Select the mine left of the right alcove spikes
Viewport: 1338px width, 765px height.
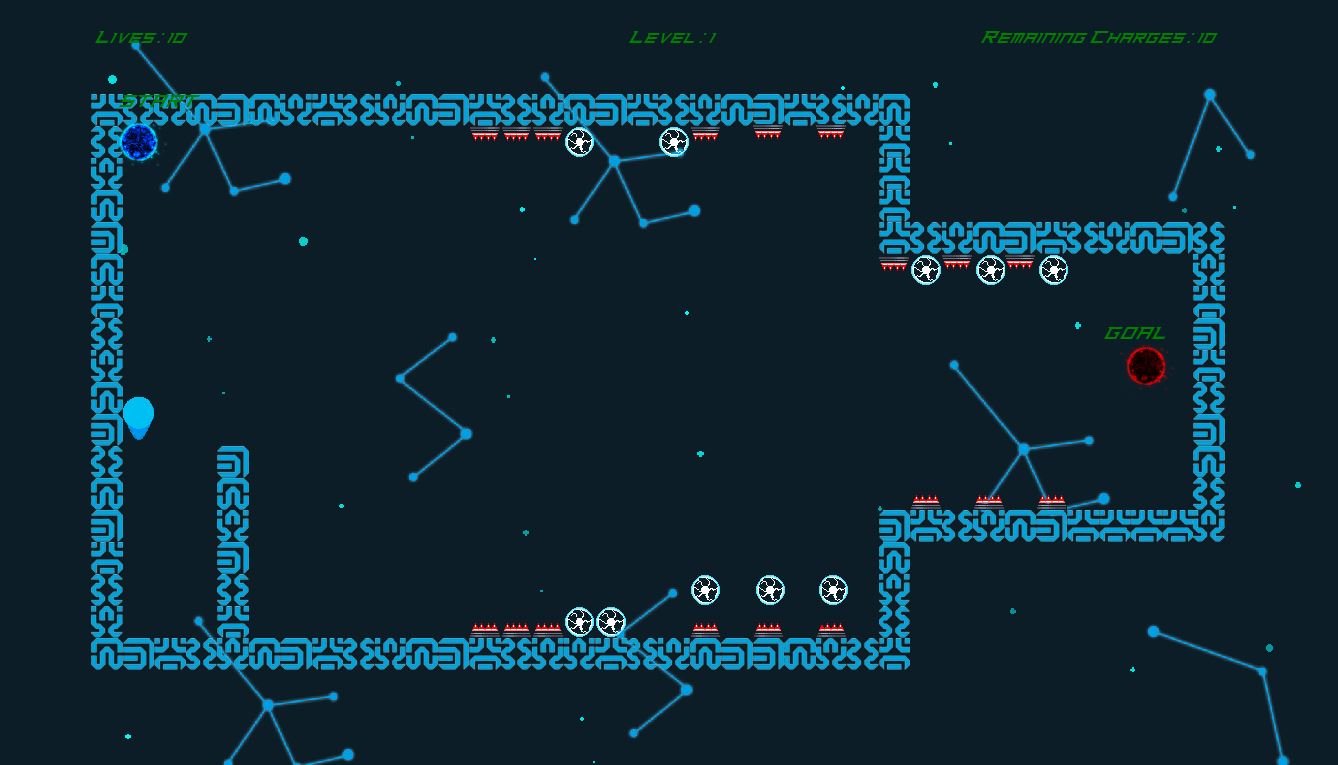pos(924,268)
